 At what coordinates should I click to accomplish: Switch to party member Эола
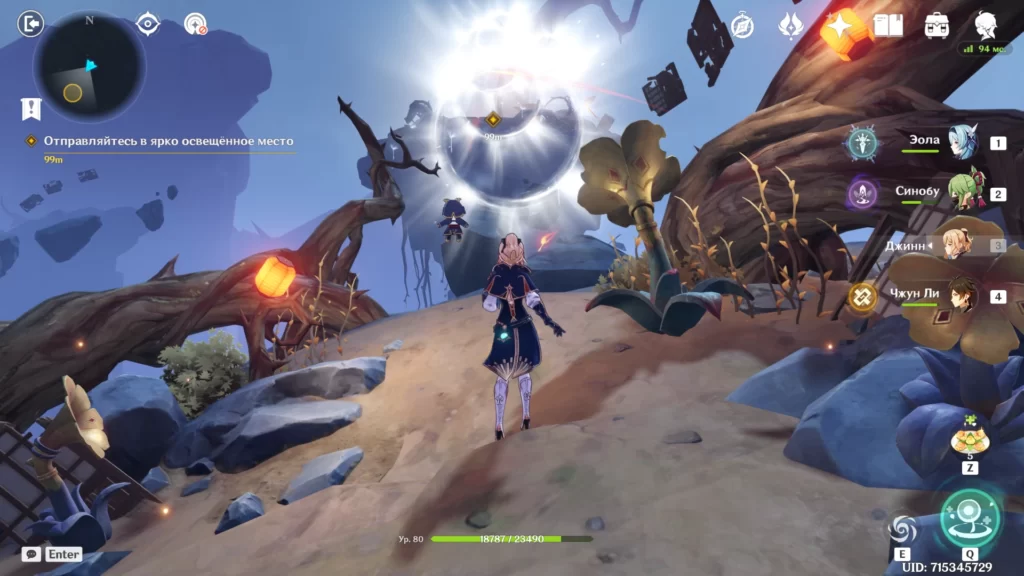[x=962, y=143]
